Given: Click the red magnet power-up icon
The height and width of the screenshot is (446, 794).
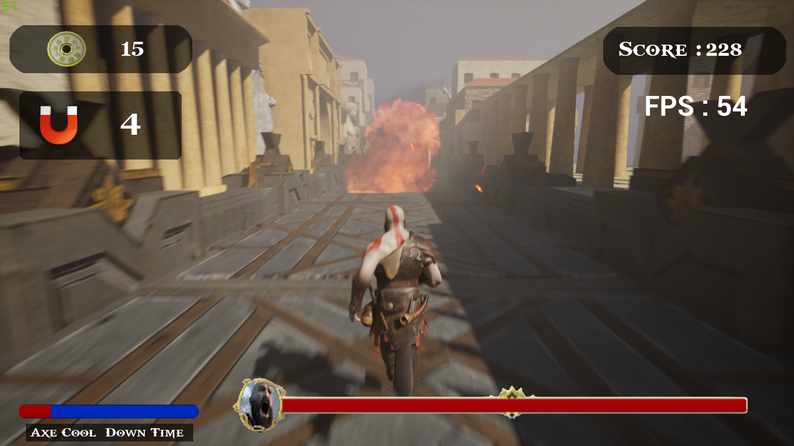Looking at the screenshot, I should [58, 125].
